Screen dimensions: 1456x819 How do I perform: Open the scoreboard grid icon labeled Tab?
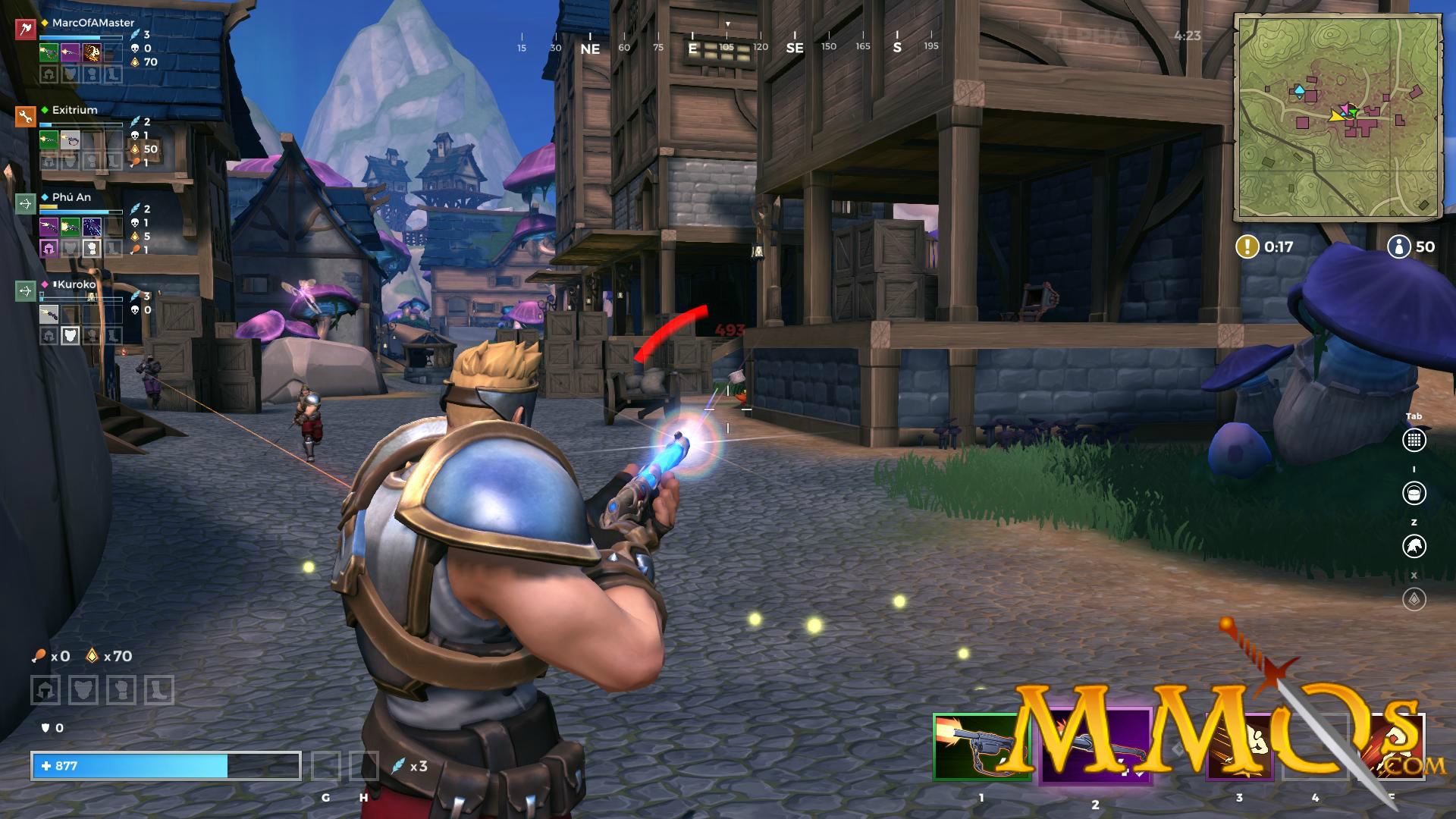click(x=1416, y=438)
